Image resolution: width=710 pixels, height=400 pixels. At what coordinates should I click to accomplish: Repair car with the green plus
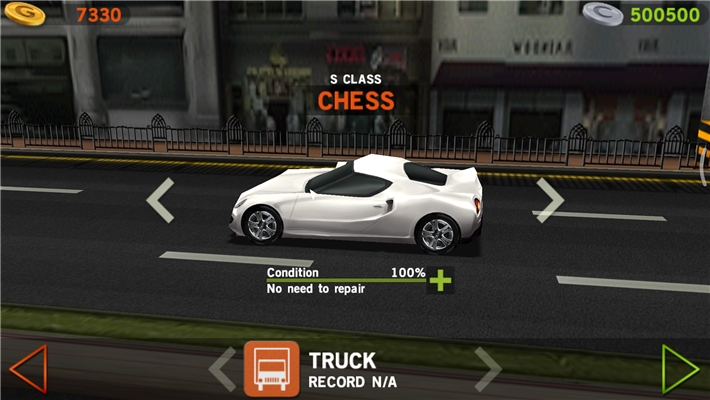point(440,280)
